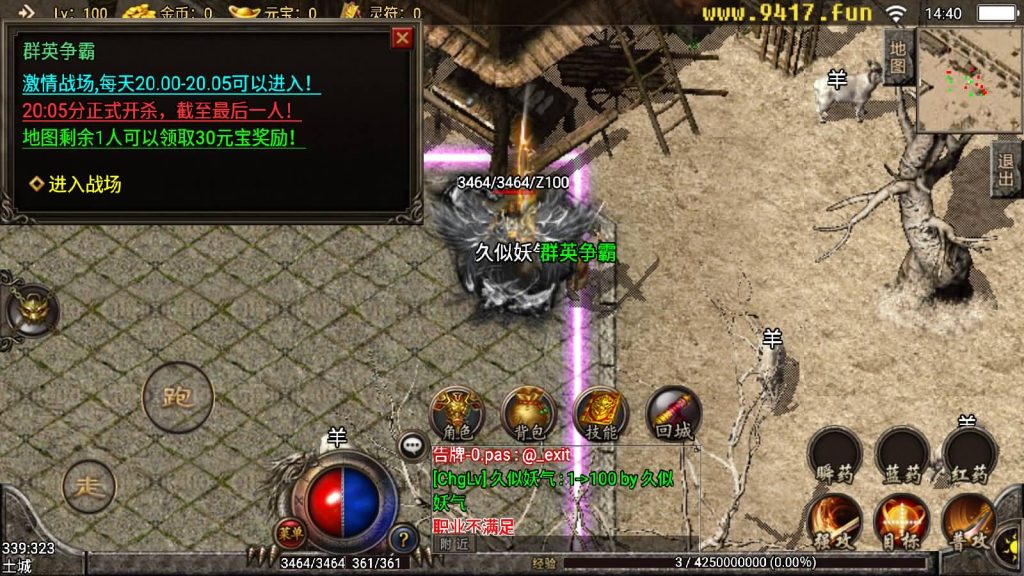Select the 目标 target button
1024x576 pixels.
(x=902, y=520)
